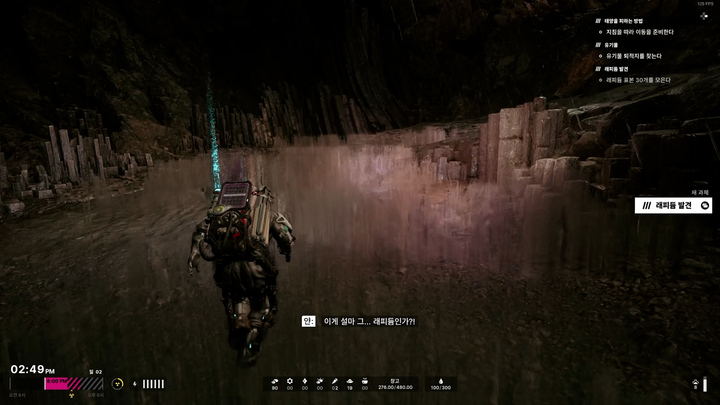
Task: Select the gear-shaped resource icon
Action: click(290, 381)
